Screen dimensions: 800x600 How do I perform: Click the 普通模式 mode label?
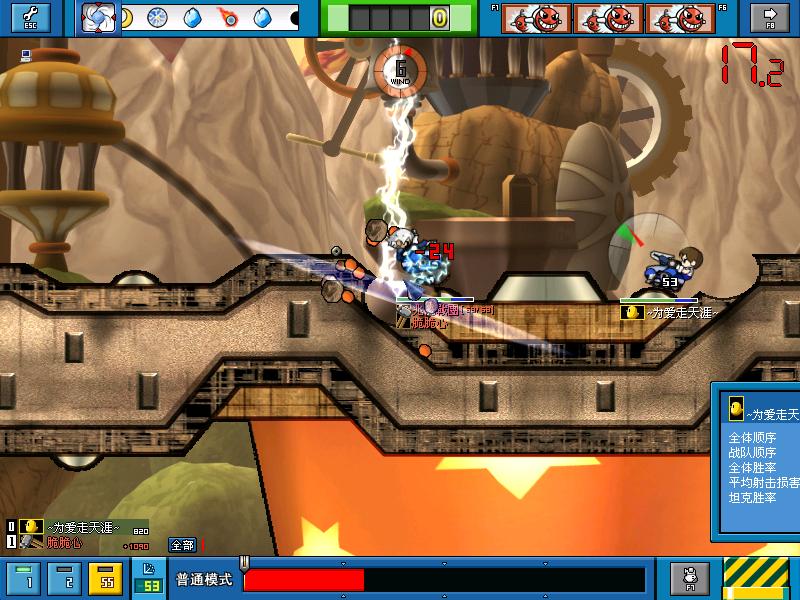click(x=204, y=580)
